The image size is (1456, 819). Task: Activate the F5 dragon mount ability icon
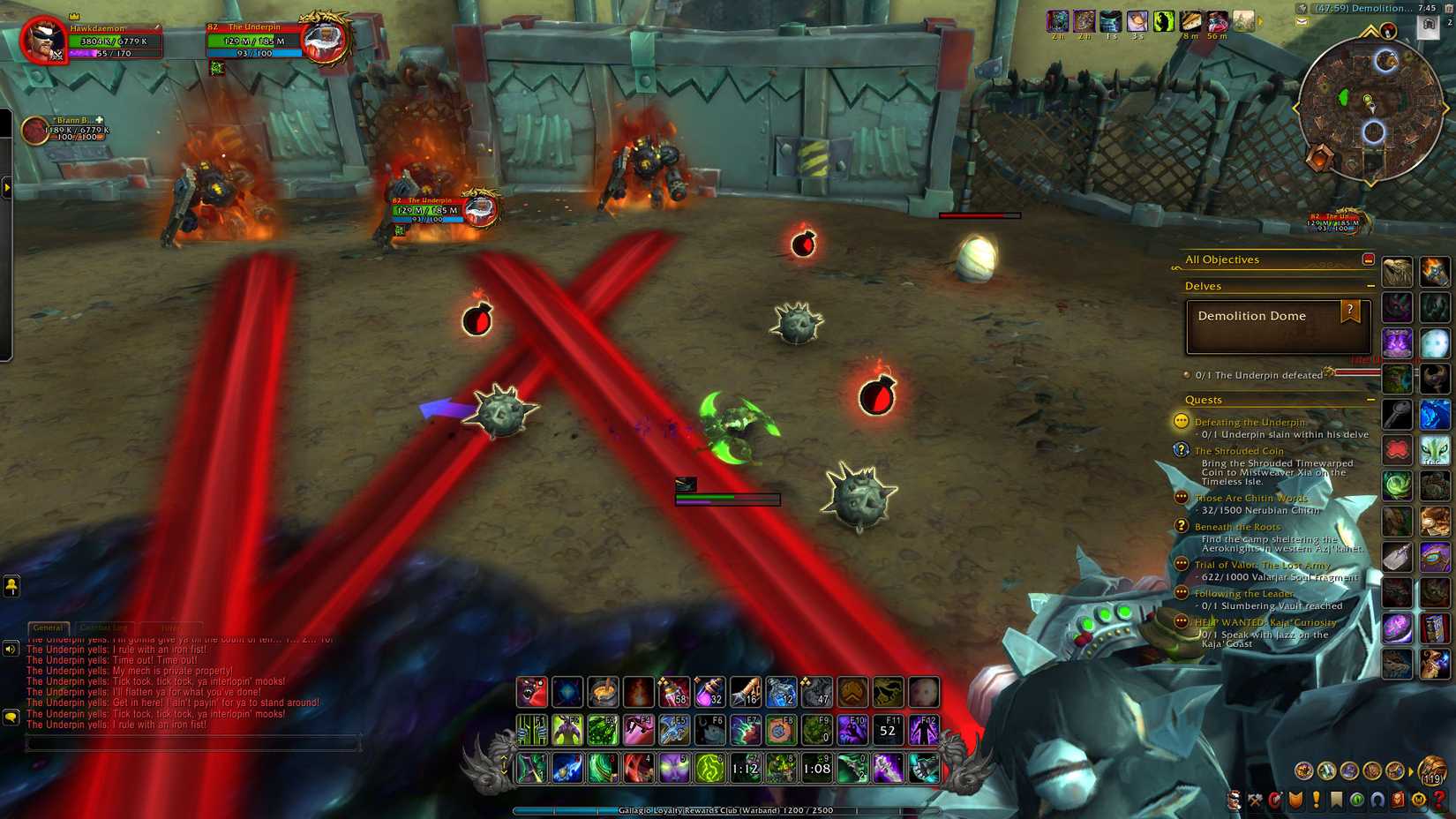click(x=672, y=731)
